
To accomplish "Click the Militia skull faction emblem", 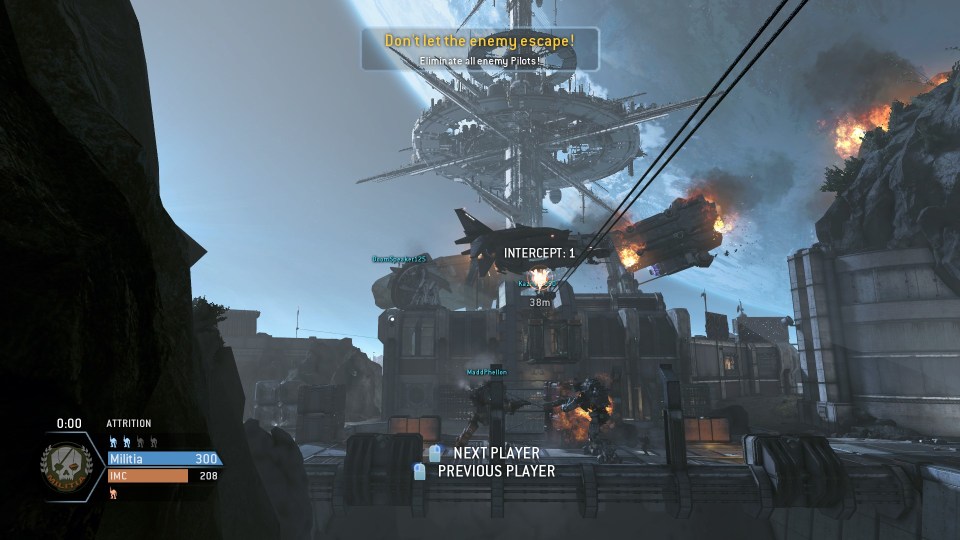I will pyautogui.click(x=67, y=467).
